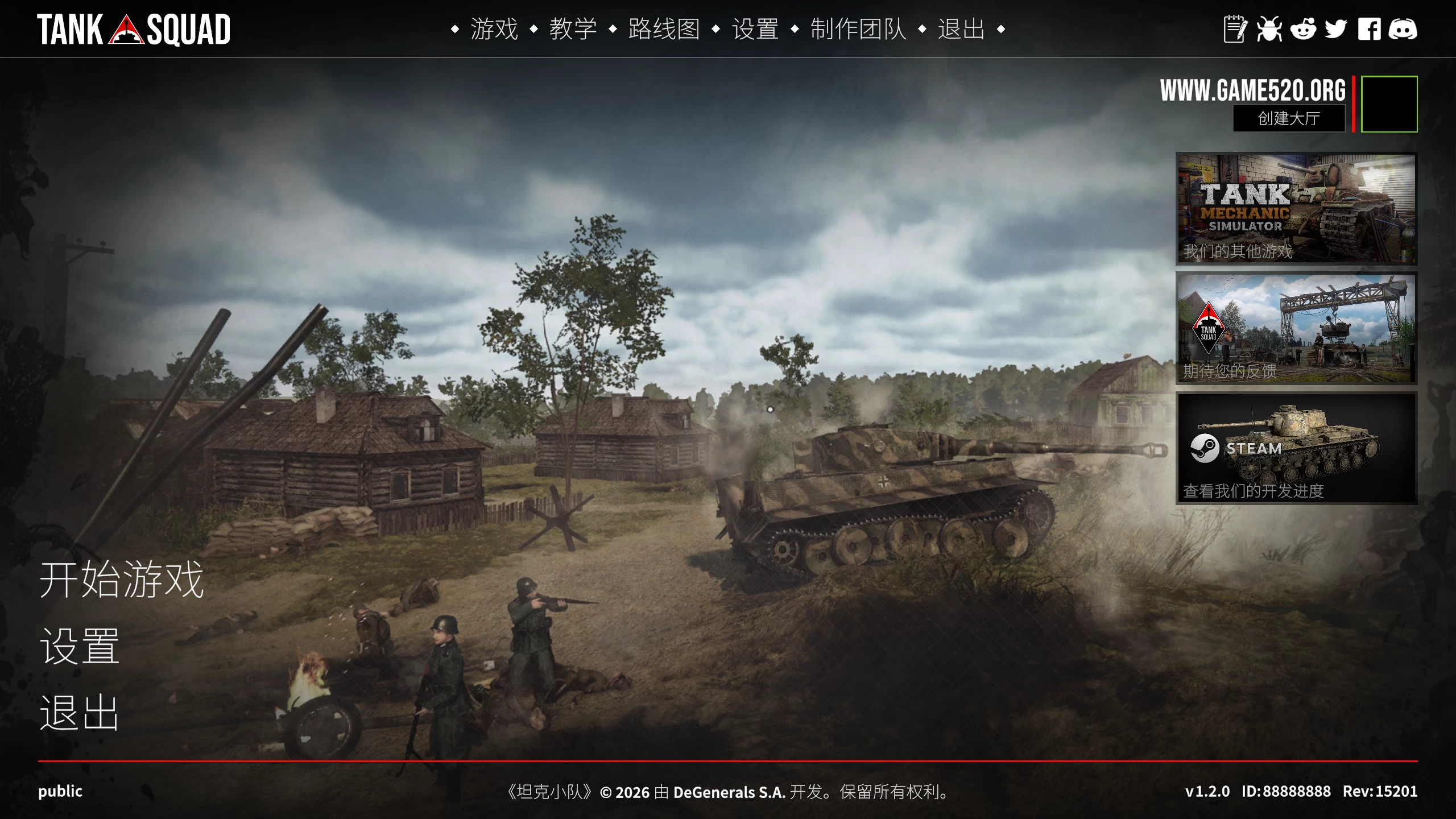Image resolution: width=1456 pixels, height=819 pixels.
Task: Open the 游戏 menu
Action: (494, 30)
